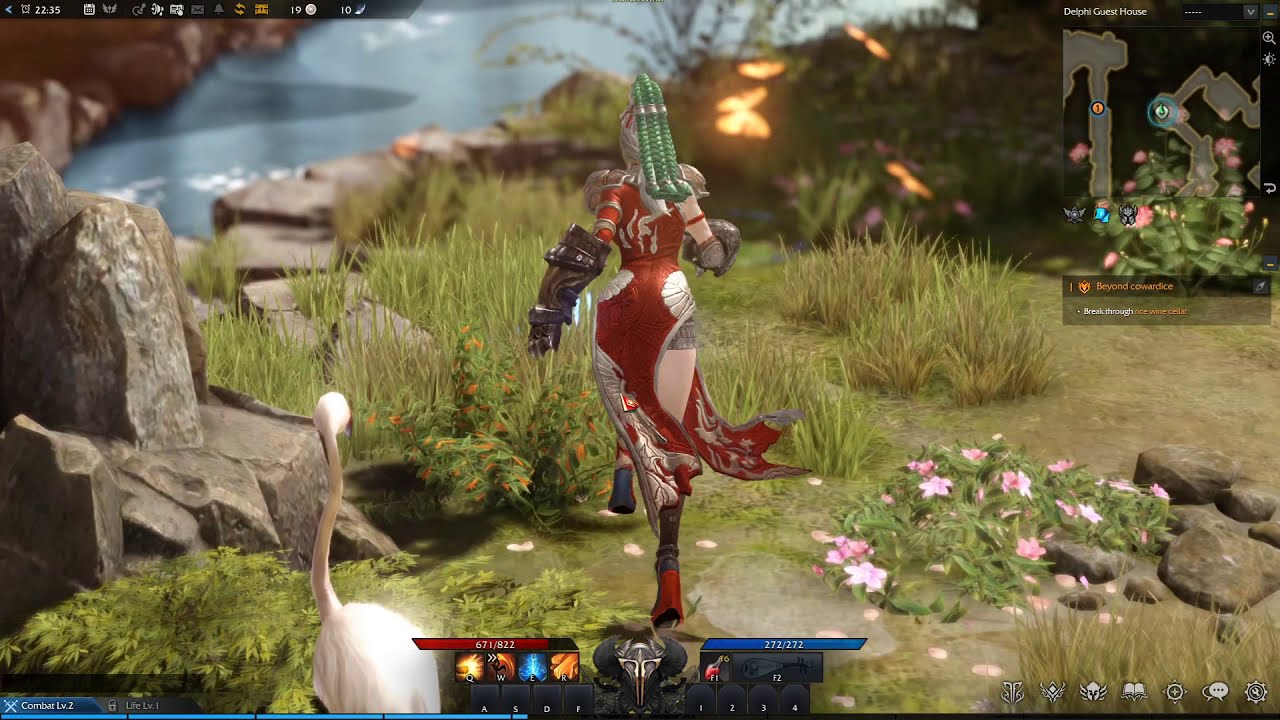Open the mail envelope icon
Viewport: 1280px width, 720px height.
point(197,10)
